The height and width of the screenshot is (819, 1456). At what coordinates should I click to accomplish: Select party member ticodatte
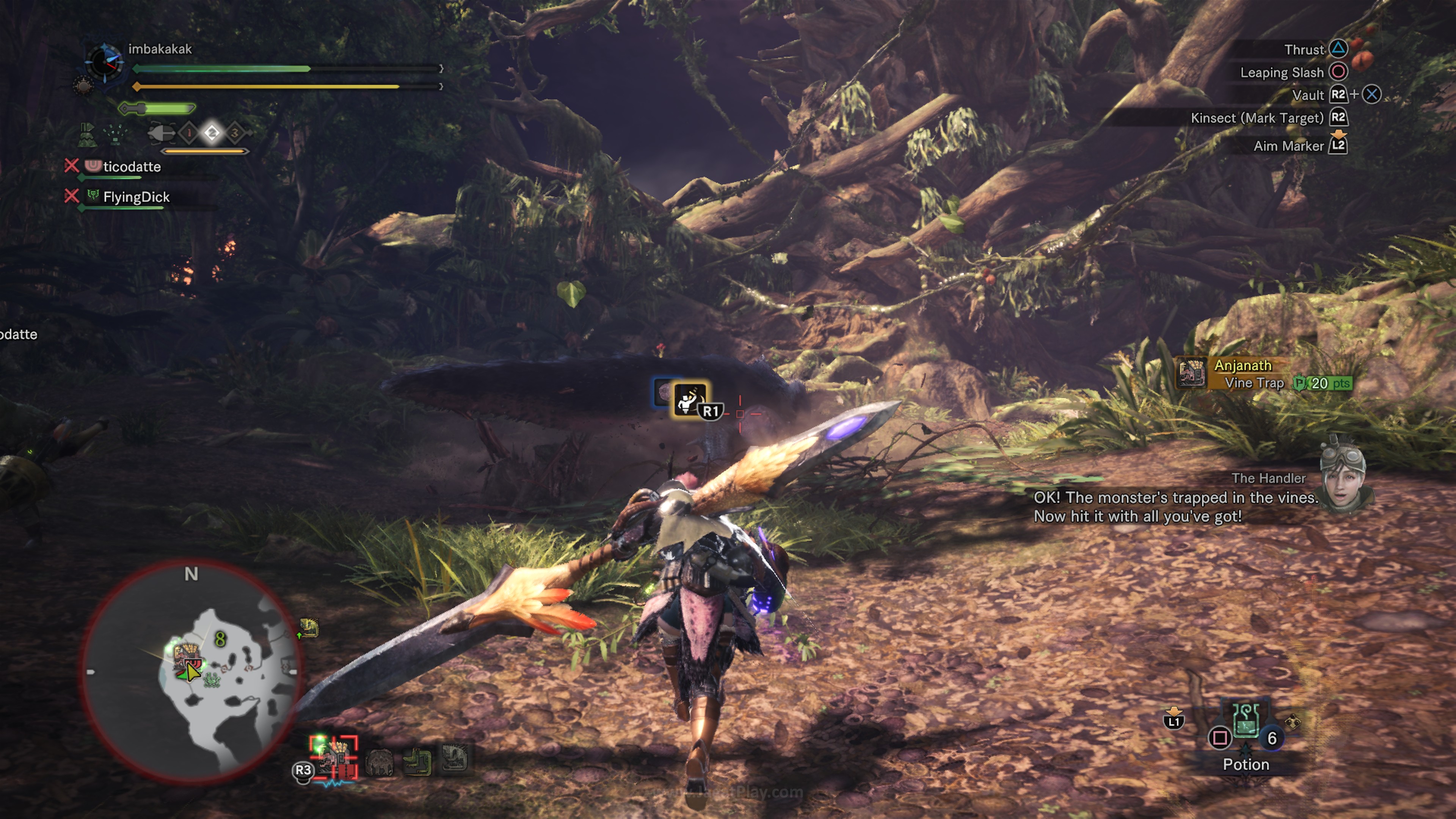coord(131,167)
